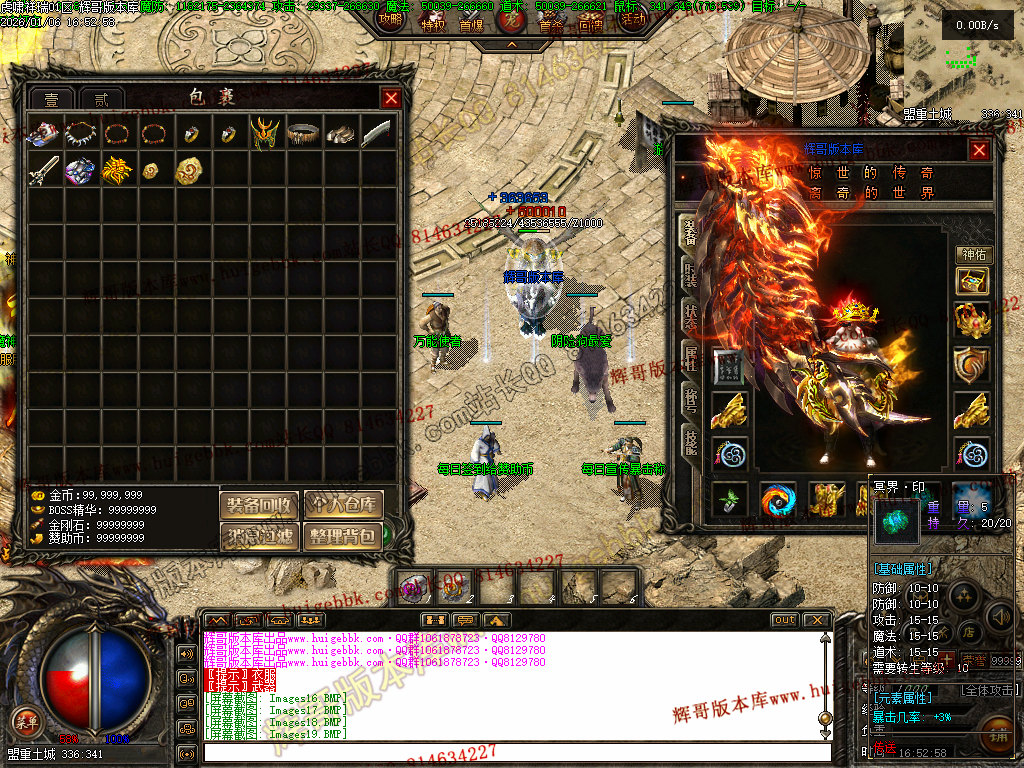Focus the chat input field

[x=515, y=752]
